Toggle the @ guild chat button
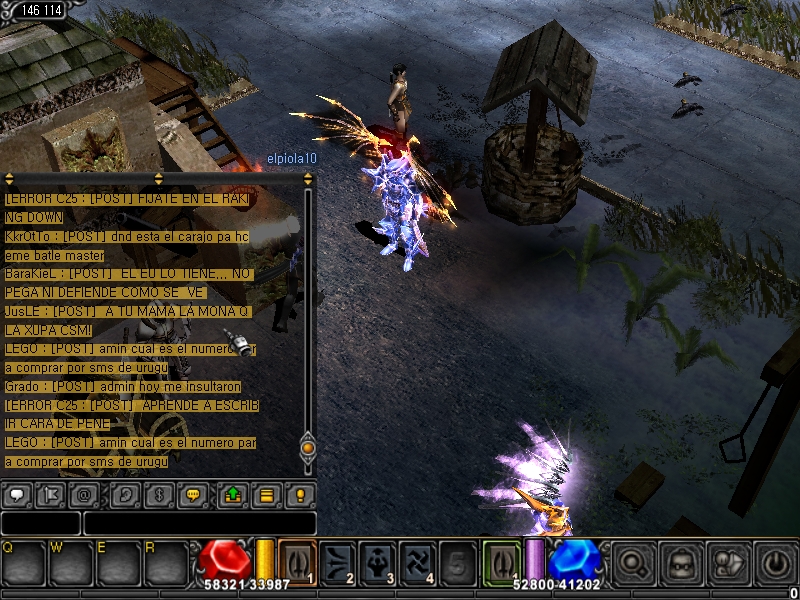Image resolution: width=800 pixels, height=600 pixels. click(84, 495)
